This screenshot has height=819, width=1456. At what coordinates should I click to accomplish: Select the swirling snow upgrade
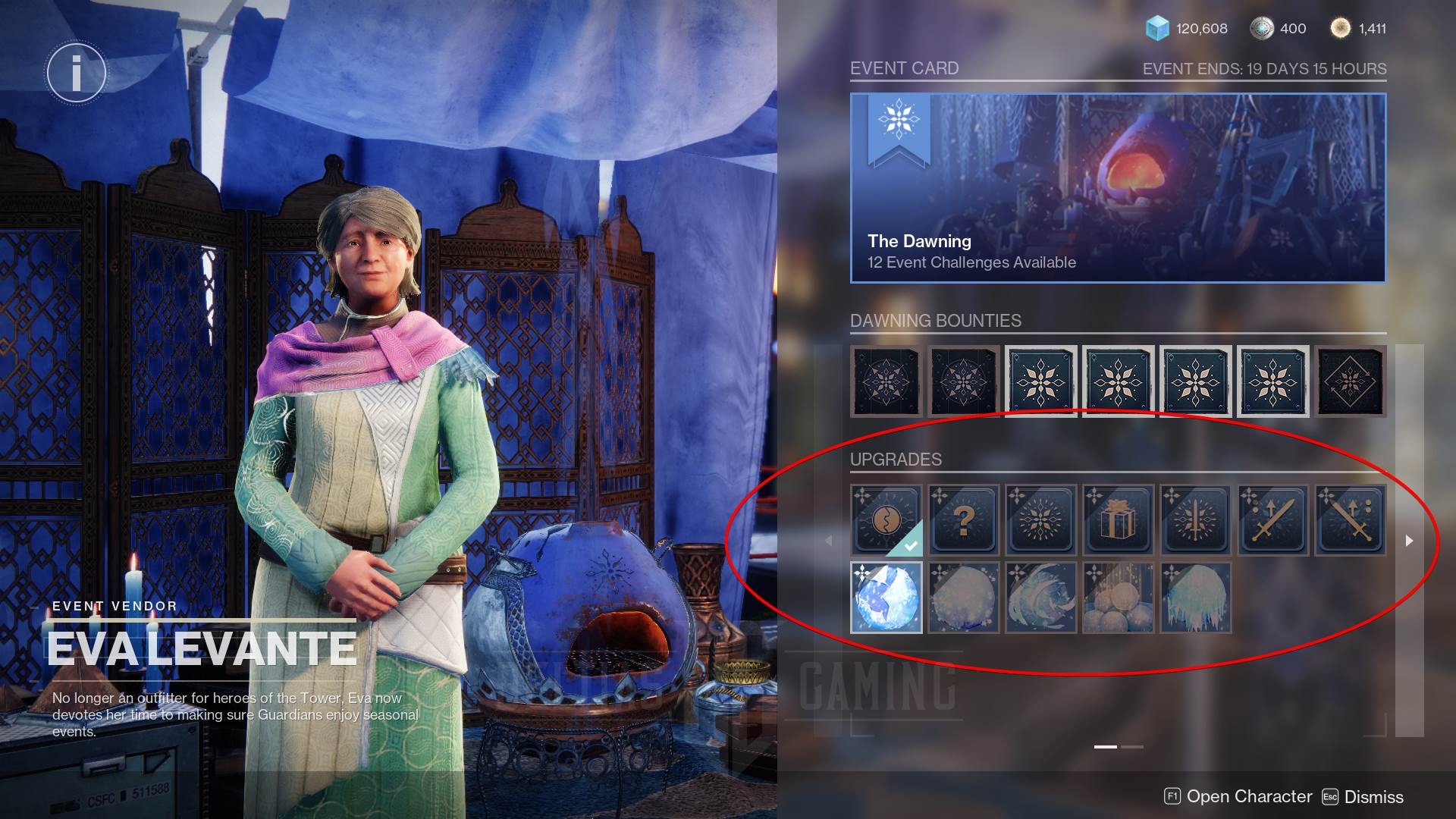1040,598
